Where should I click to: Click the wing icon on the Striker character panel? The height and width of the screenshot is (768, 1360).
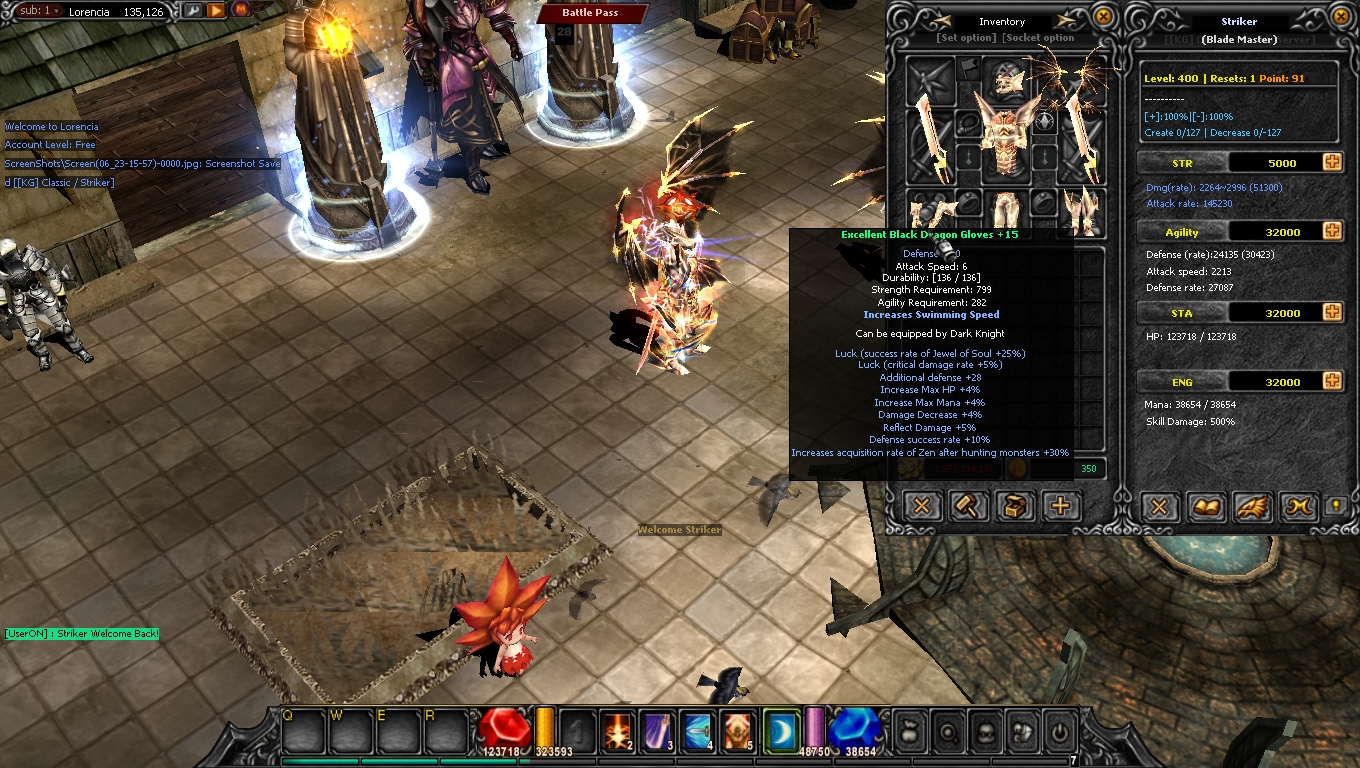click(x=1252, y=507)
